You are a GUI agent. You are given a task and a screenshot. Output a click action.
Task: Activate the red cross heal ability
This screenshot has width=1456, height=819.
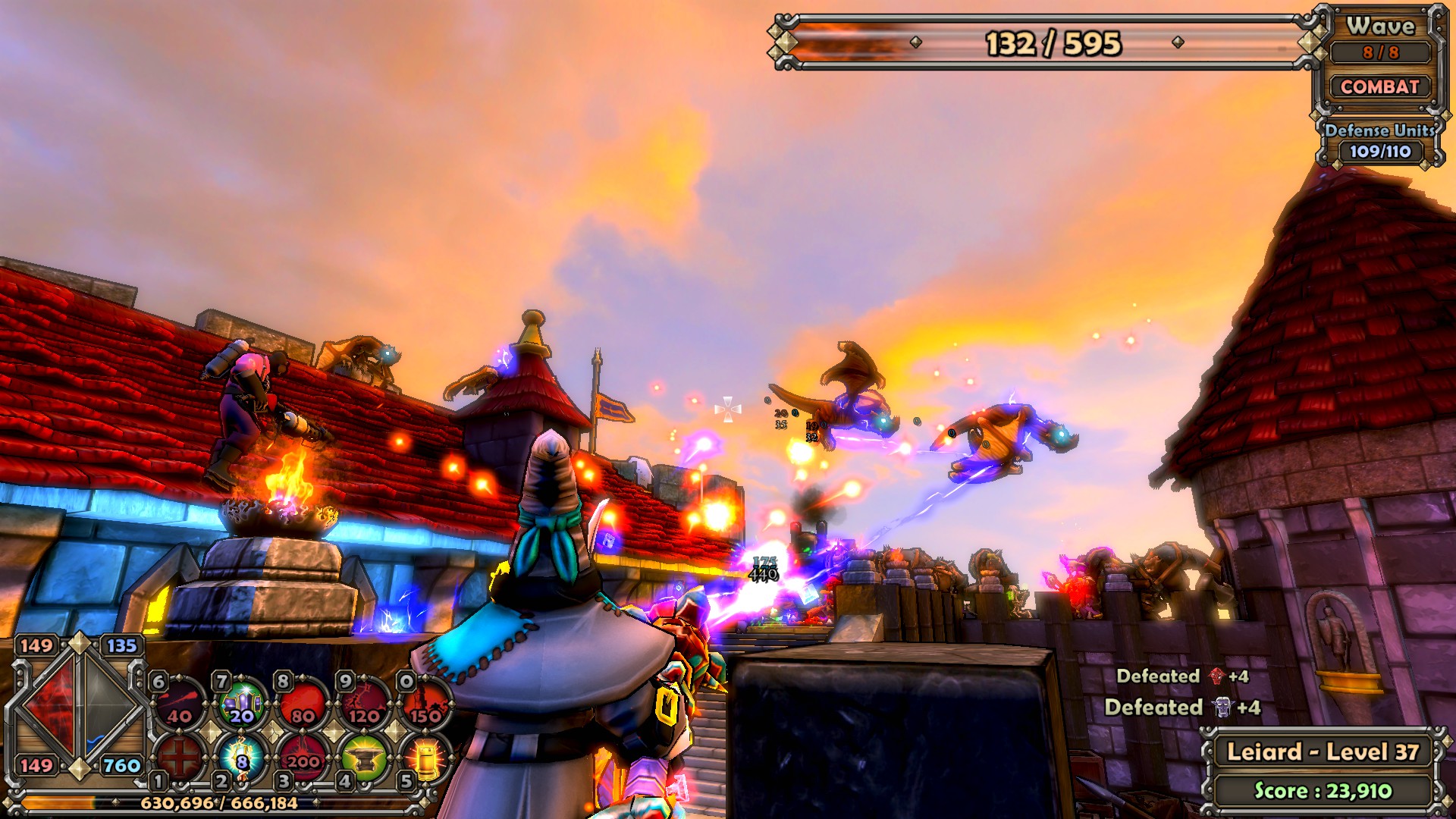point(180,755)
